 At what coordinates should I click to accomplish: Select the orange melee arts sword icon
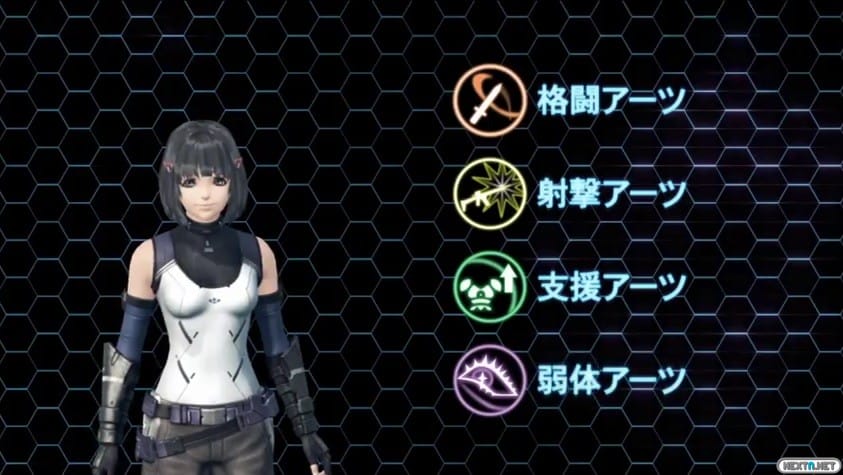pos(485,100)
